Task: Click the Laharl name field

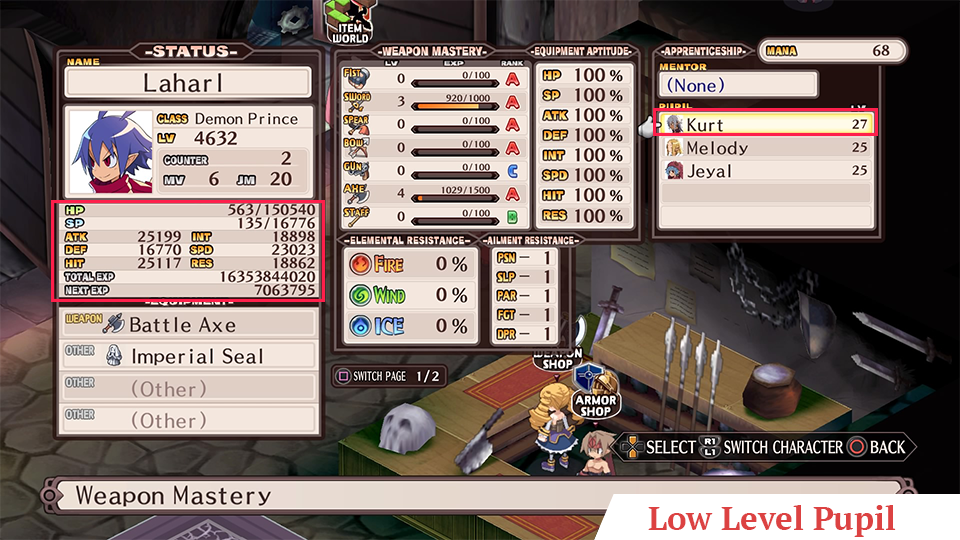Action: [189, 82]
